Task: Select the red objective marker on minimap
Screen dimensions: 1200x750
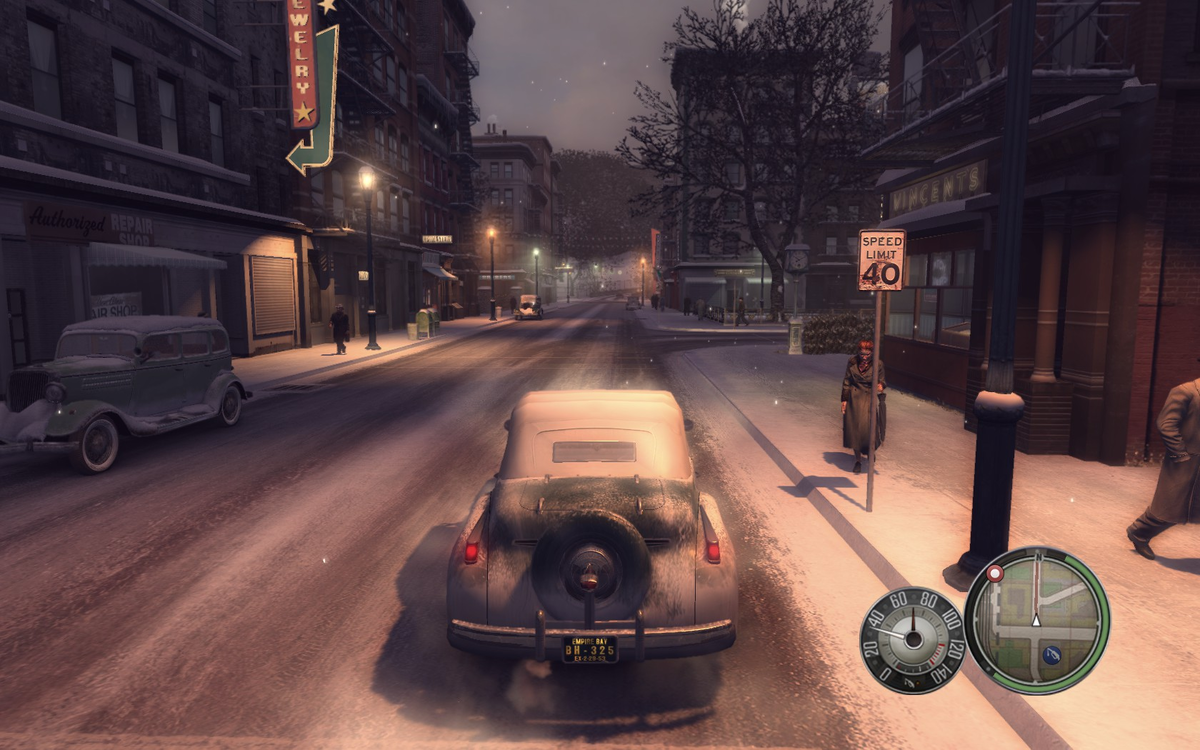Action: click(995, 574)
